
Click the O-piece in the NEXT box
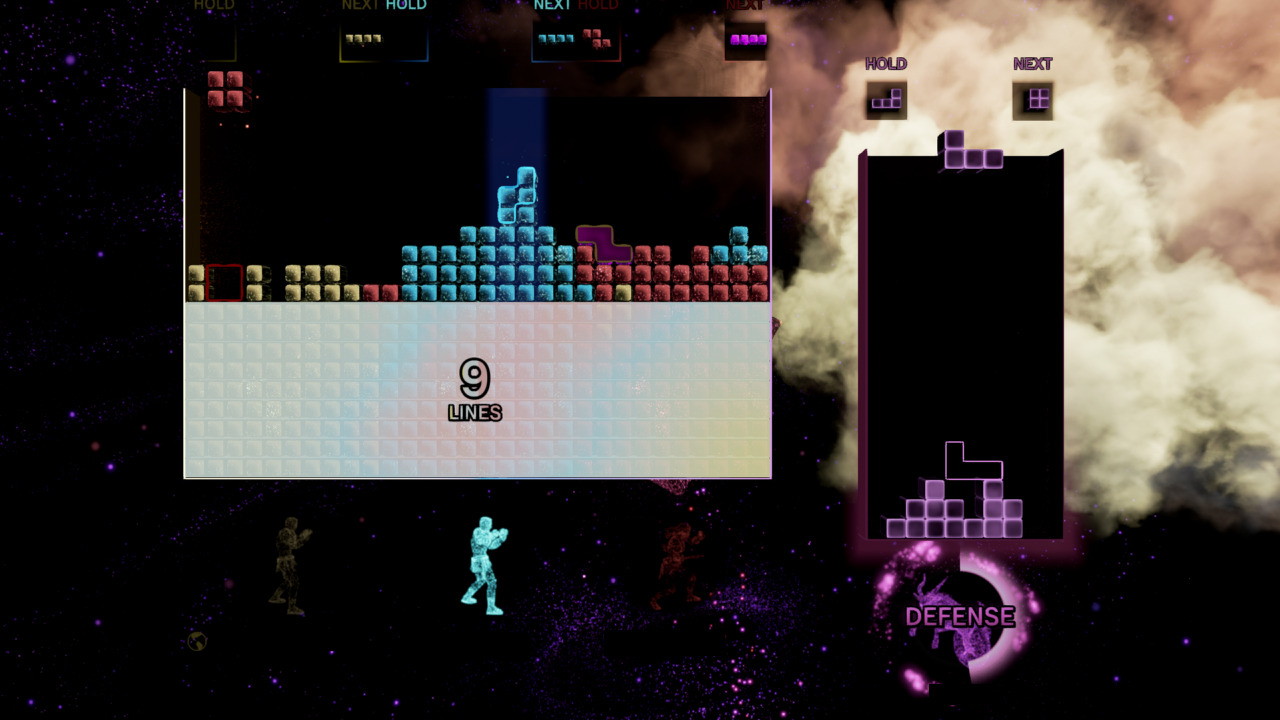1036,98
